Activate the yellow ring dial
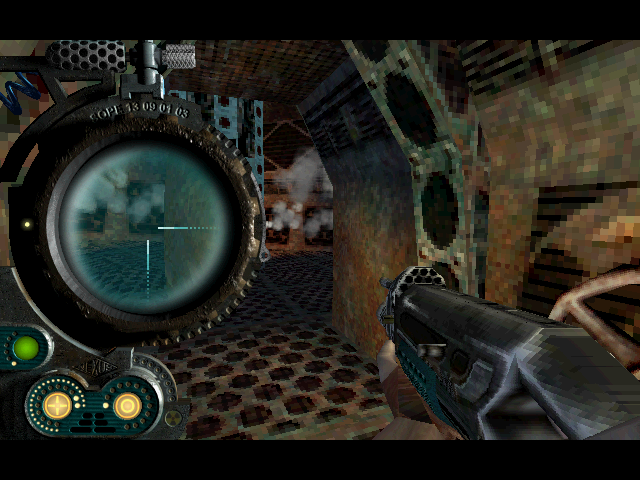Screen dimensions: 640x480 pos(126,405)
